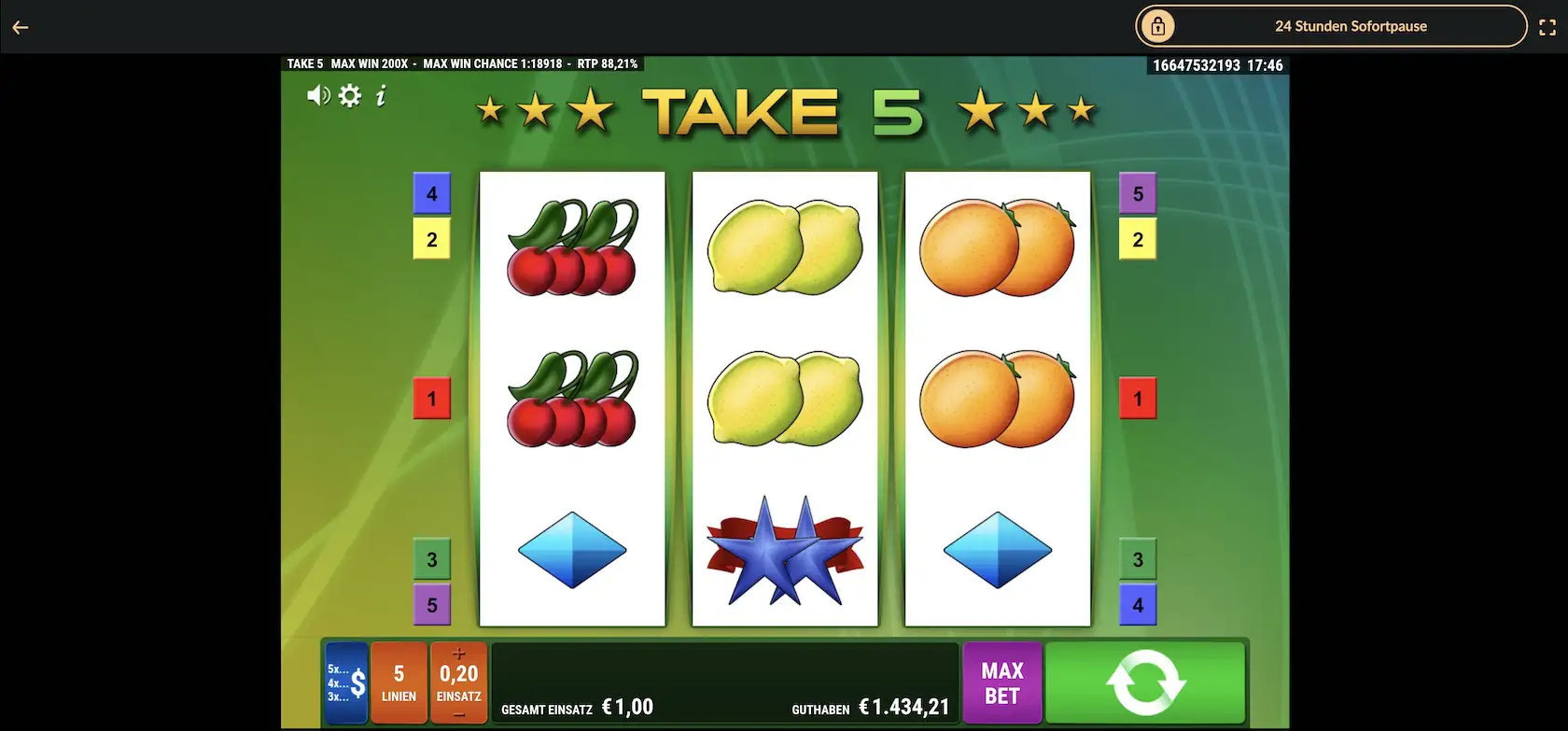Viewport: 1568px width, 731px height.
Task: Toggle payline 4 on the left side
Action: tap(431, 193)
